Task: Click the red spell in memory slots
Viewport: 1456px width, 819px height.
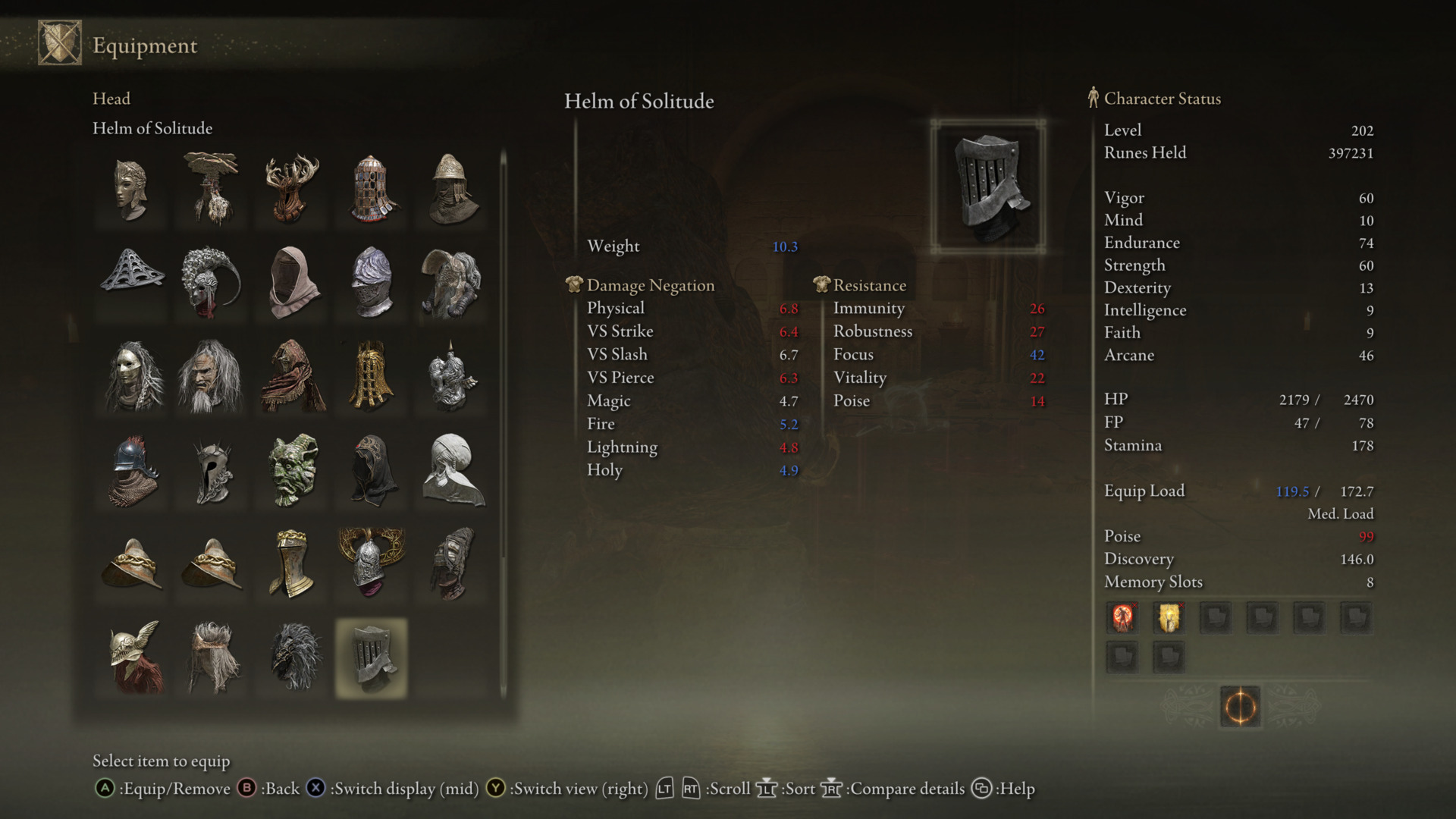Action: pyautogui.click(x=1122, y=617)
